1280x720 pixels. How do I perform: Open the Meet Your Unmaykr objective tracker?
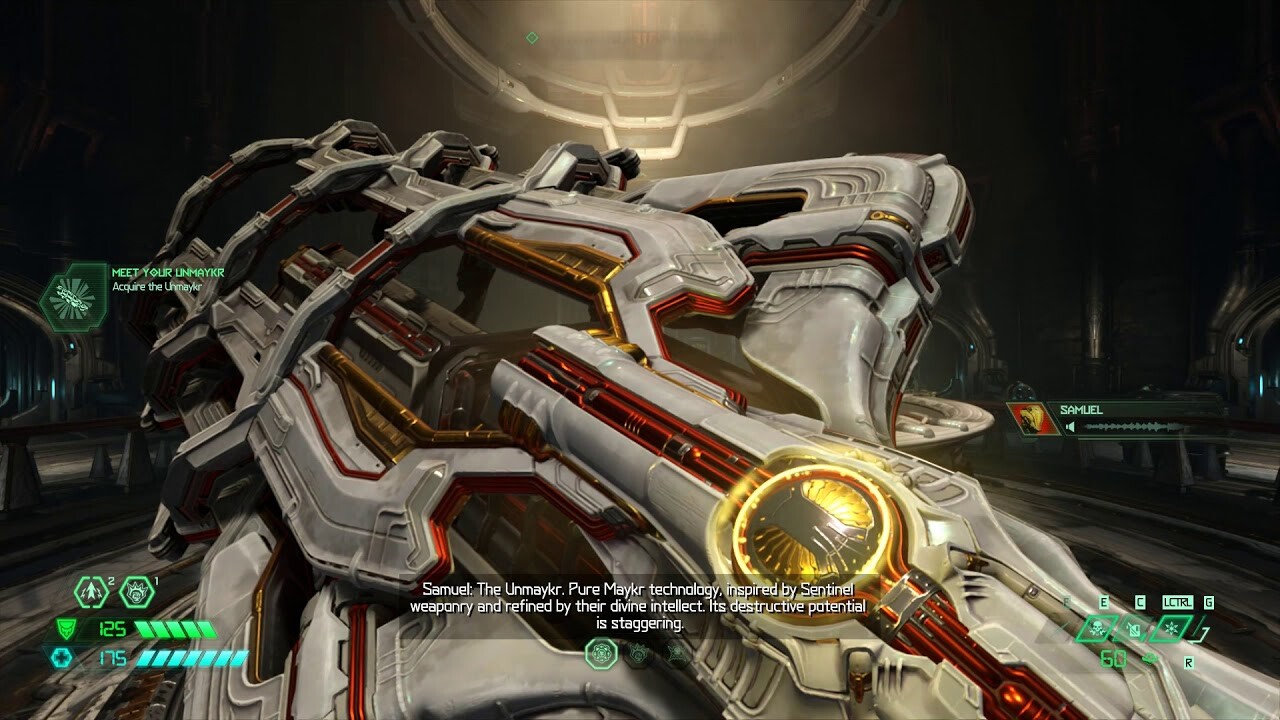(x=74, y=296)
